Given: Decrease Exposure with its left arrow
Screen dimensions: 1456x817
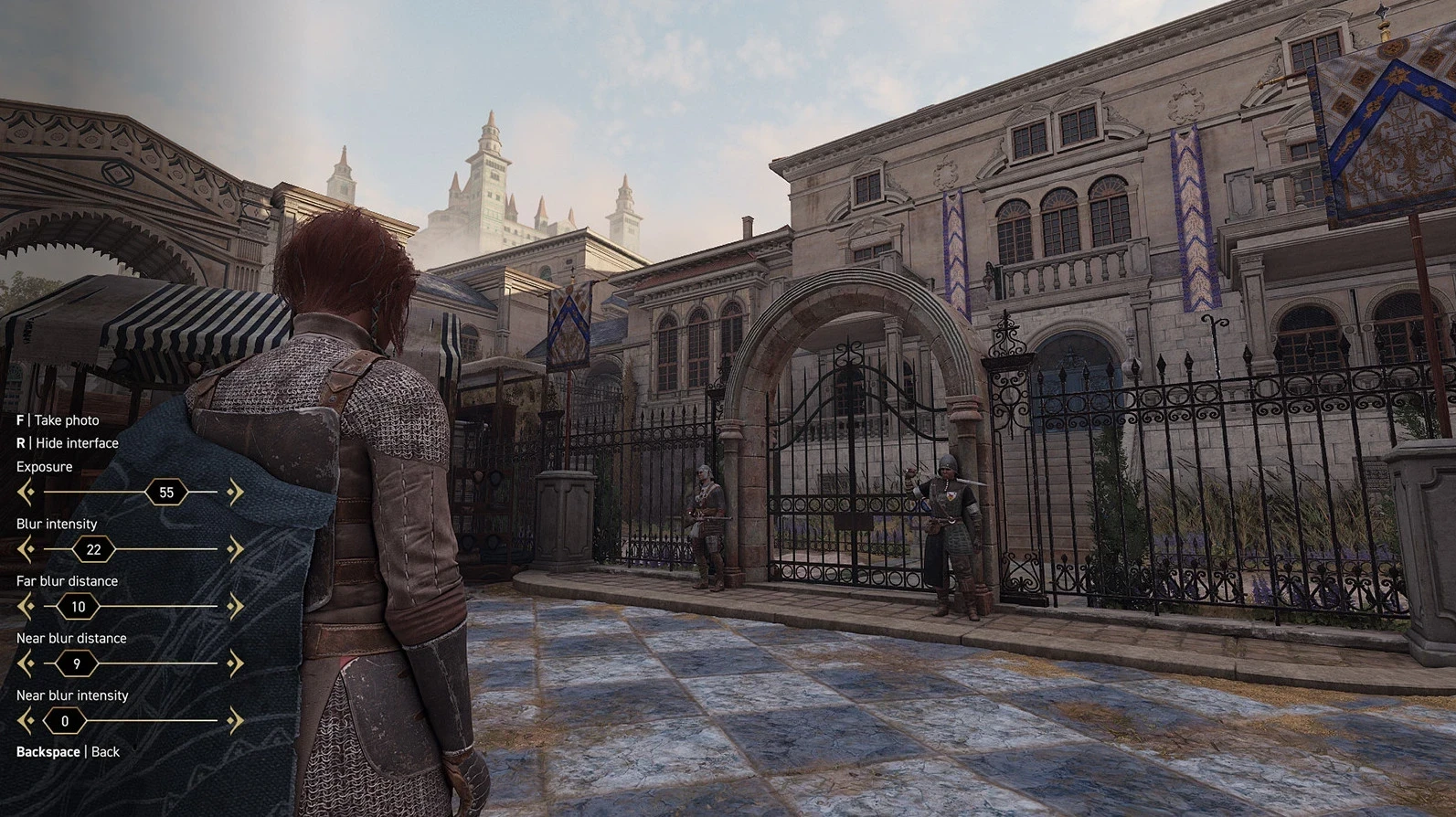Looking at the screenshot, I should point(26,493).
